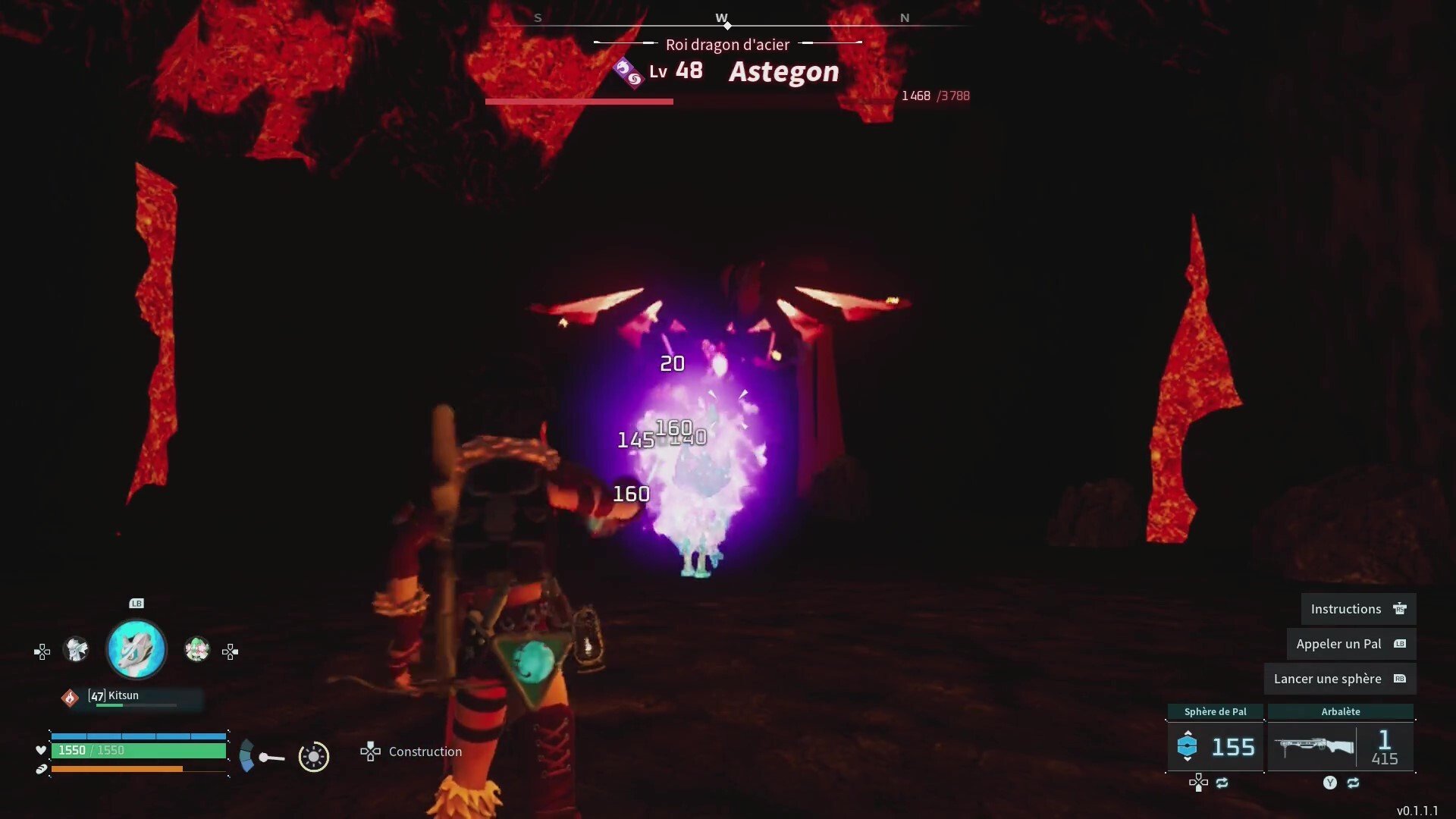Click the Sphère de Pal sphere icon

1188,745
